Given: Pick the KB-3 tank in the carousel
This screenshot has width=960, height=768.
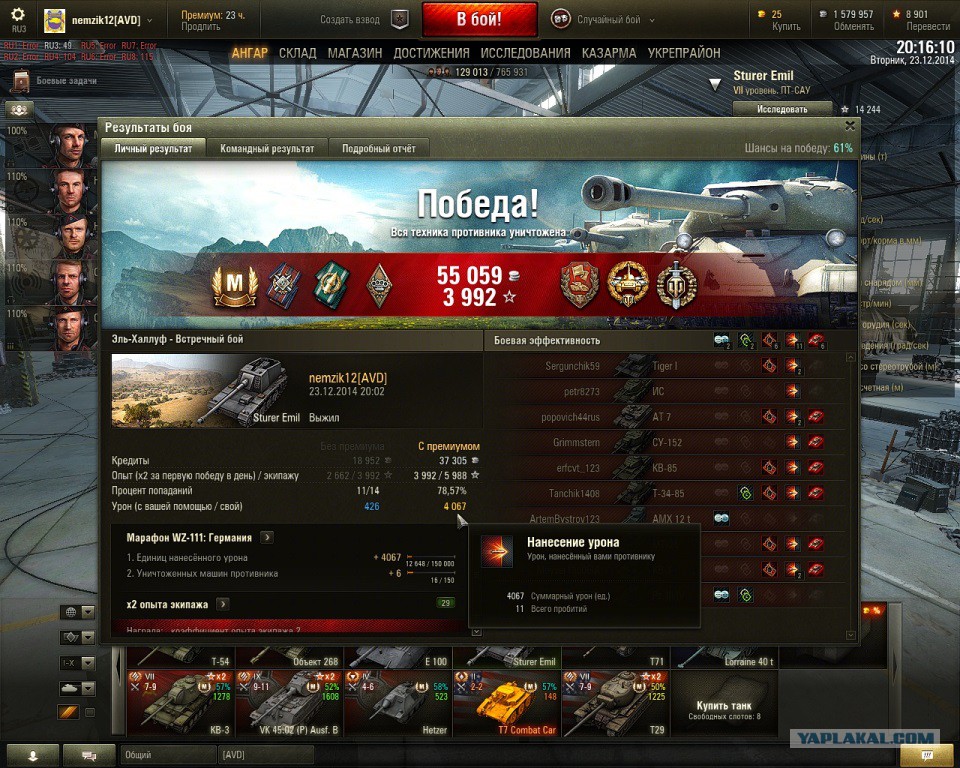Looking at the screenshot, I should pyautogui.click(x=179, y=703).
